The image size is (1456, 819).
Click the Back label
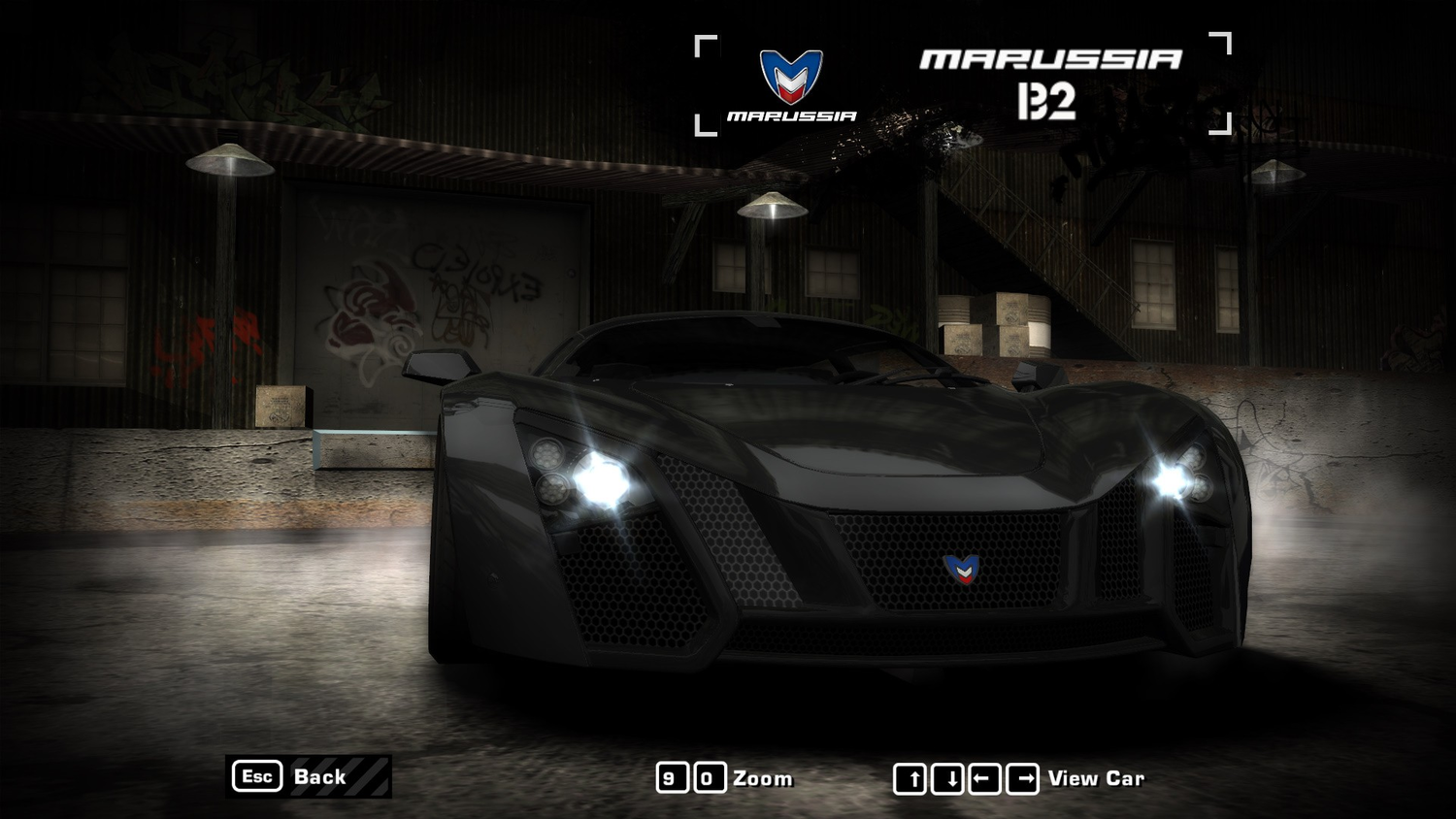pyautogui.click(x=318, y=777)
